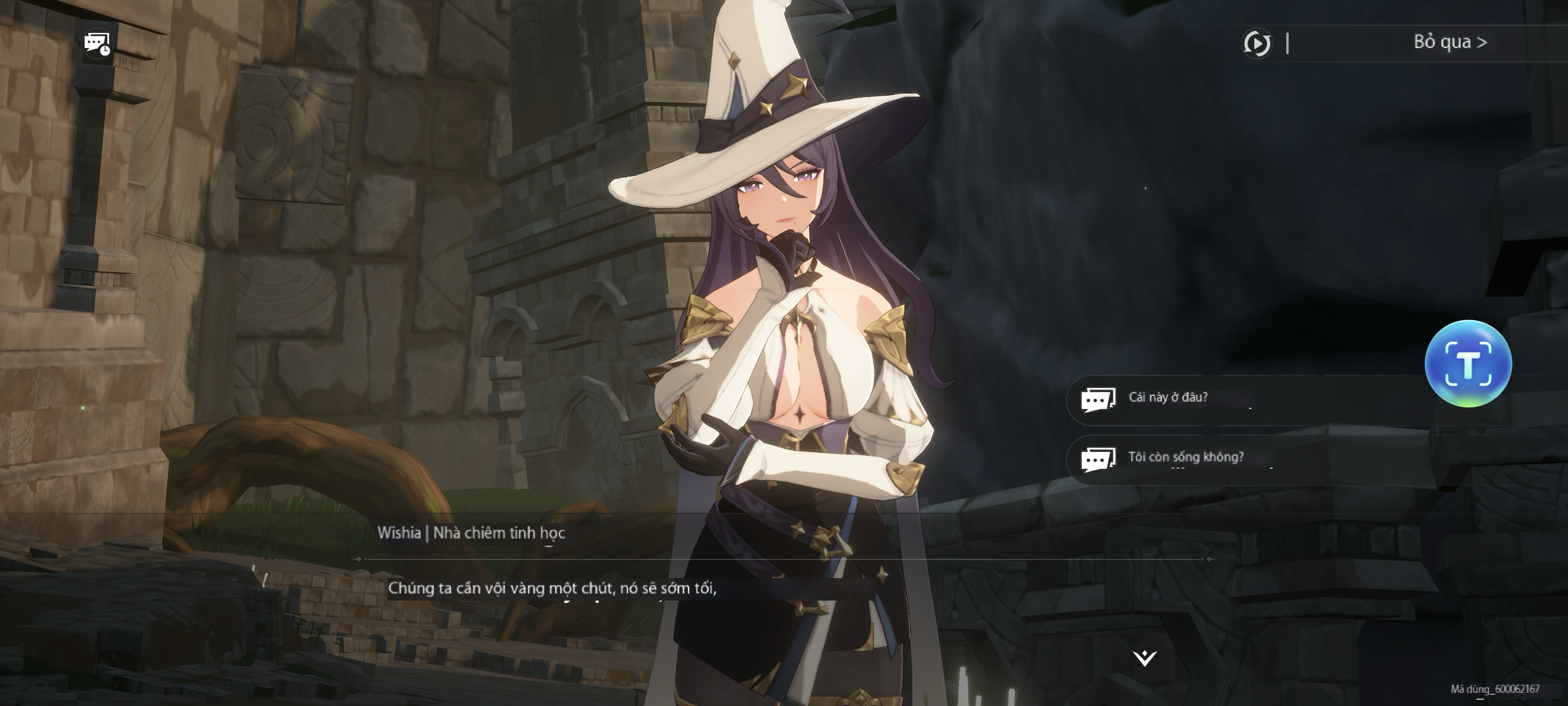Tap the blue translate overlay bubble
The height and width of the screenshot is (706, 1568).
point(1468,364)
